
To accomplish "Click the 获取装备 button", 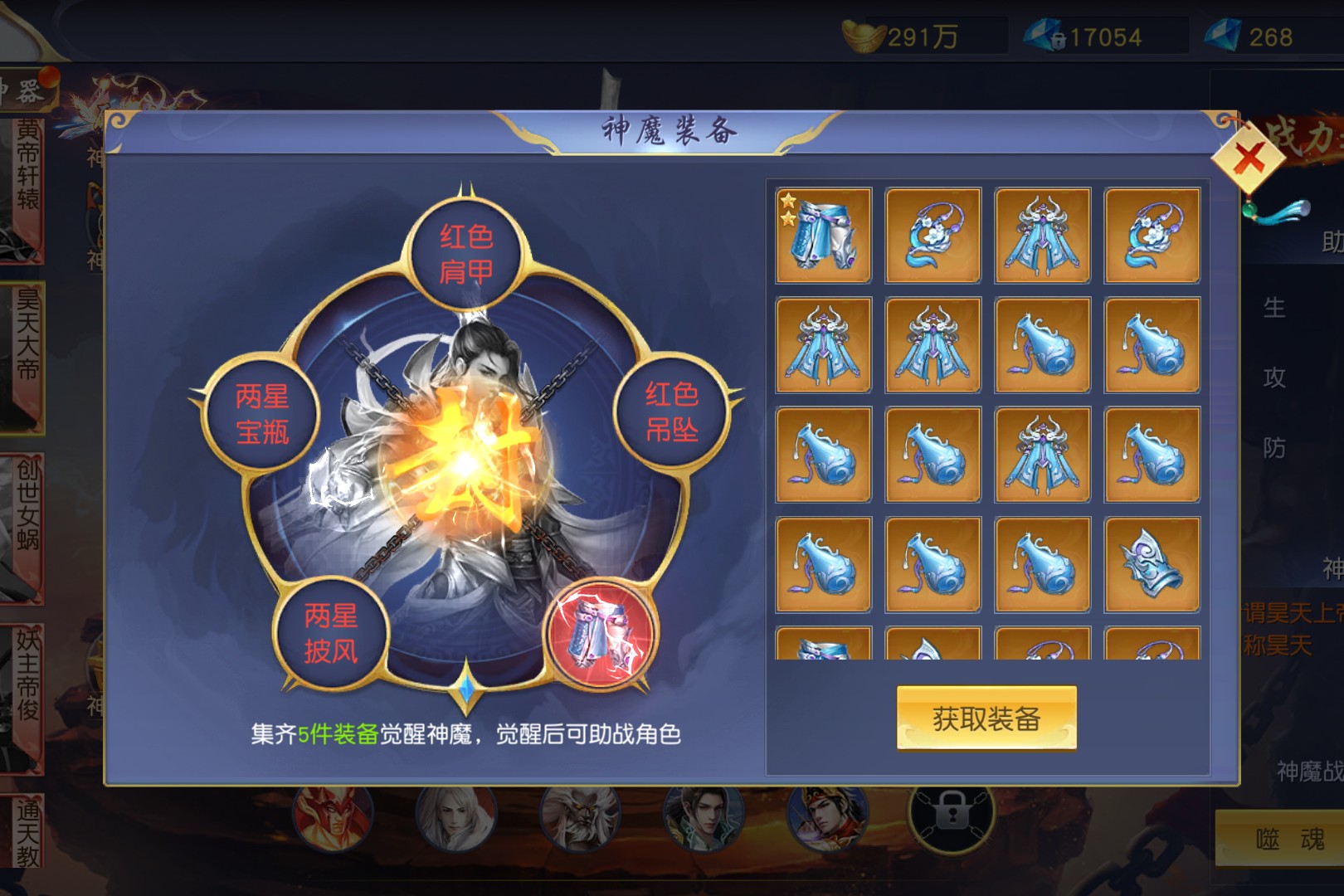I will (x=986, y=718).
